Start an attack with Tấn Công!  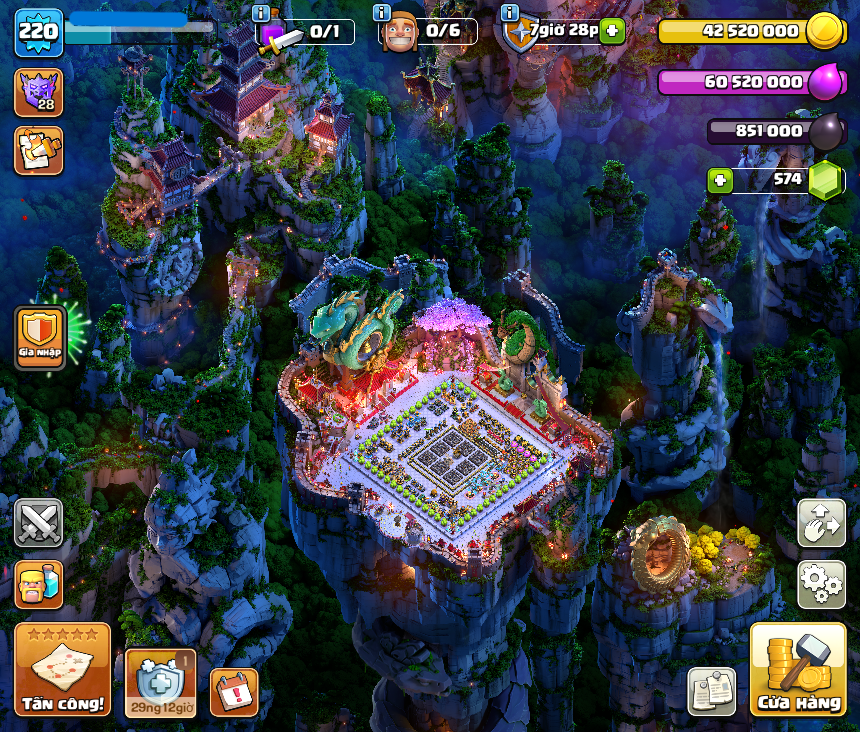pyautogui.click(x=62, y=669)
